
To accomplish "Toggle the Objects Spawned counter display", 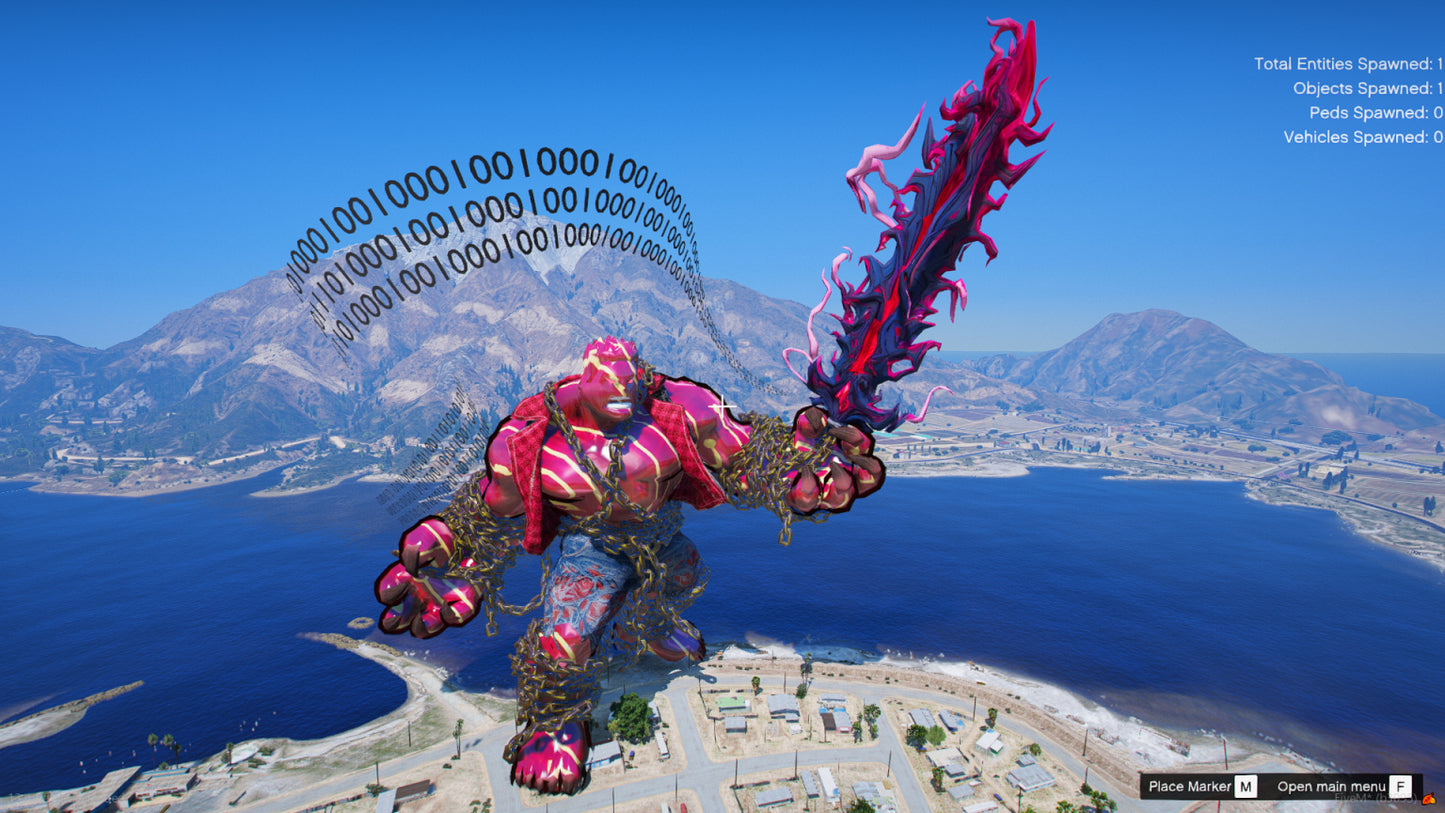I will pyautogui.click(x=1370, y=88).
